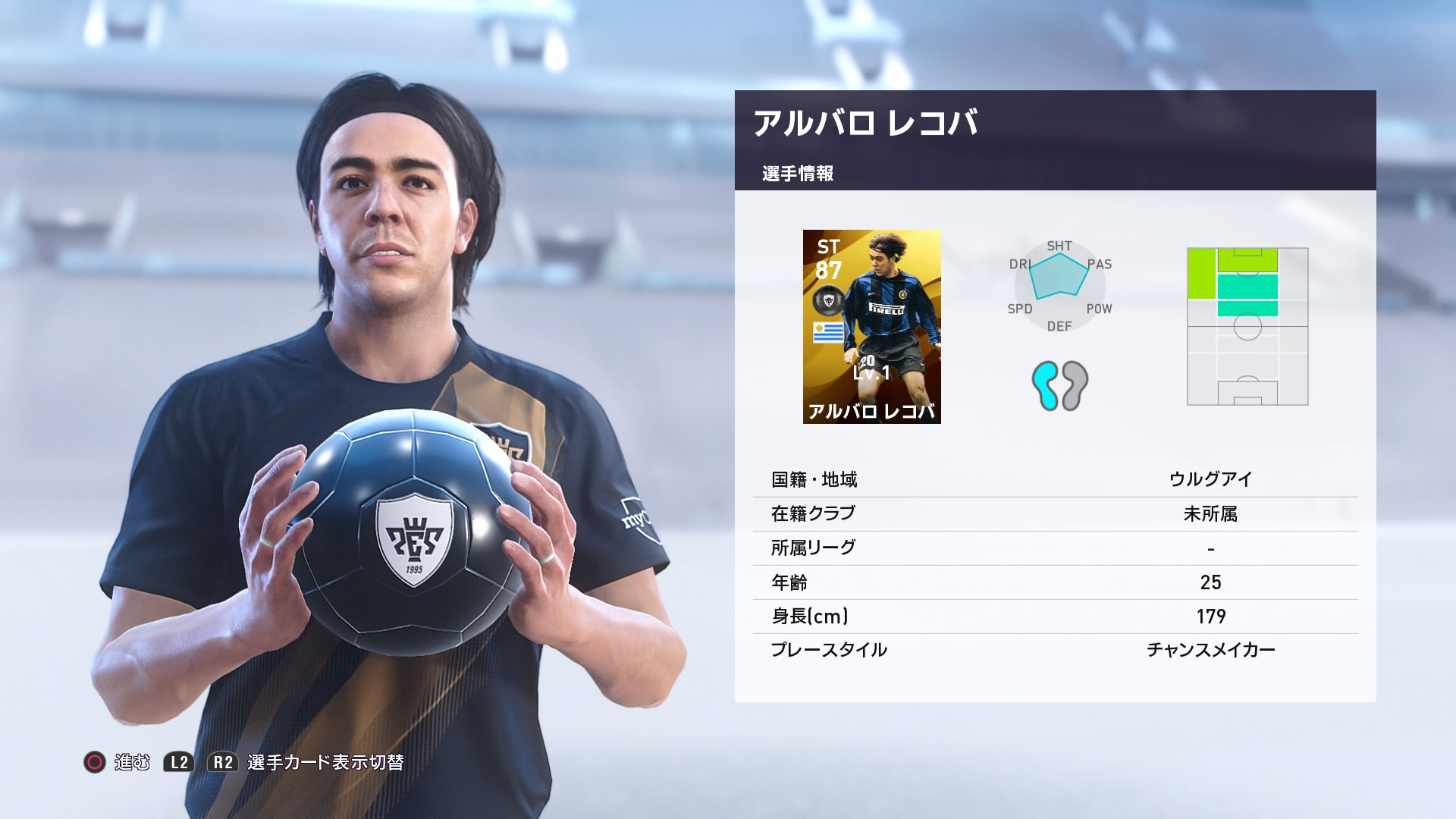Click the blue left foot icon
This screenshot has height=819, width=1456.
tap(1043, 386)
